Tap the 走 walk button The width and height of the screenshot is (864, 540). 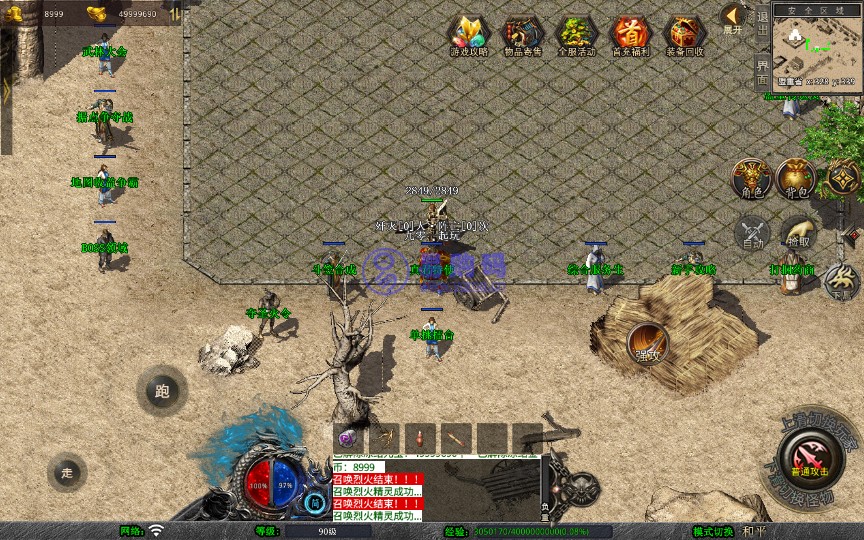pos(67,472)
